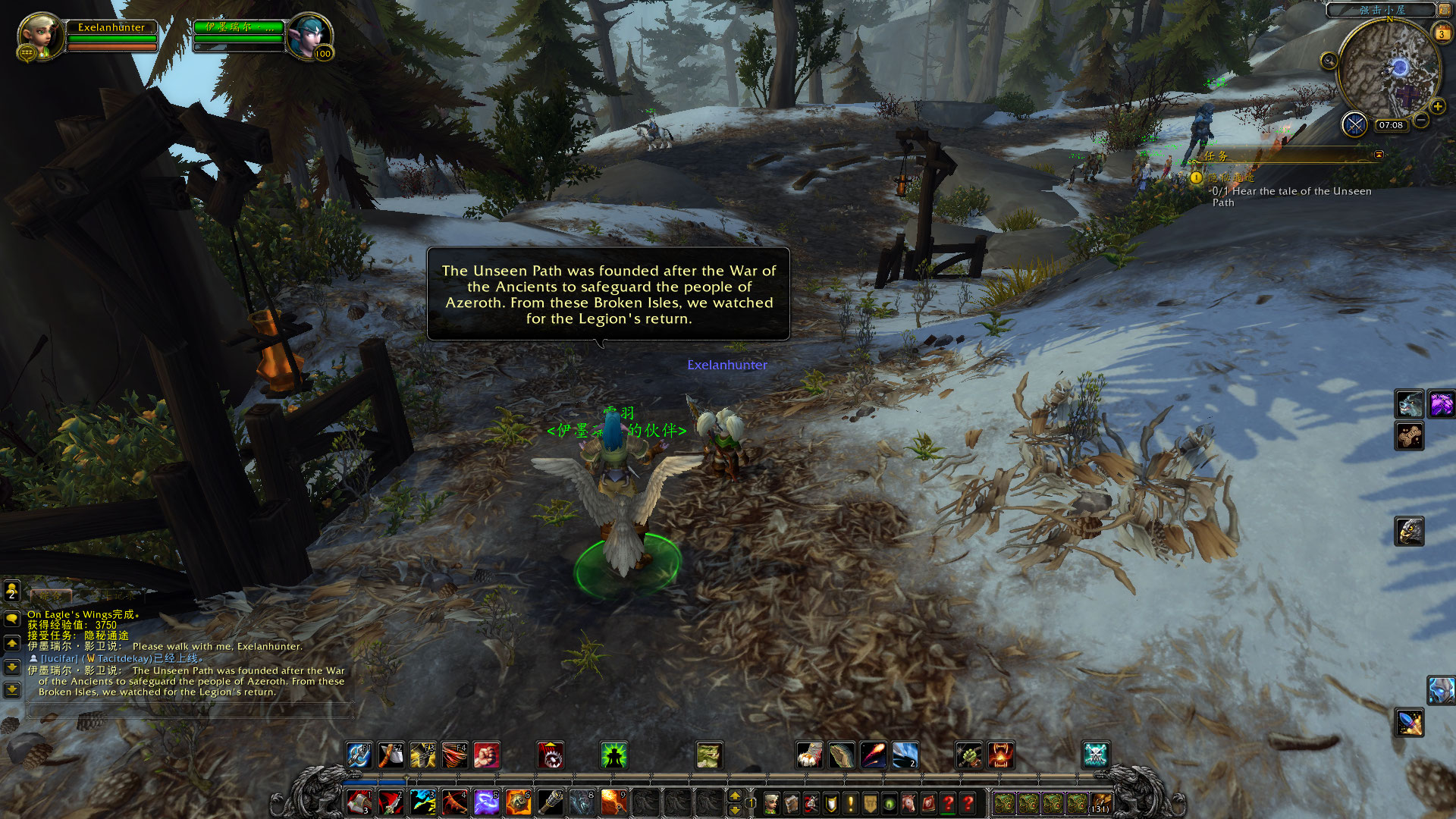Viewport: 1456px width, 819px height.
Task: Use the red clenched fist ability
Action: click(487, 755)
